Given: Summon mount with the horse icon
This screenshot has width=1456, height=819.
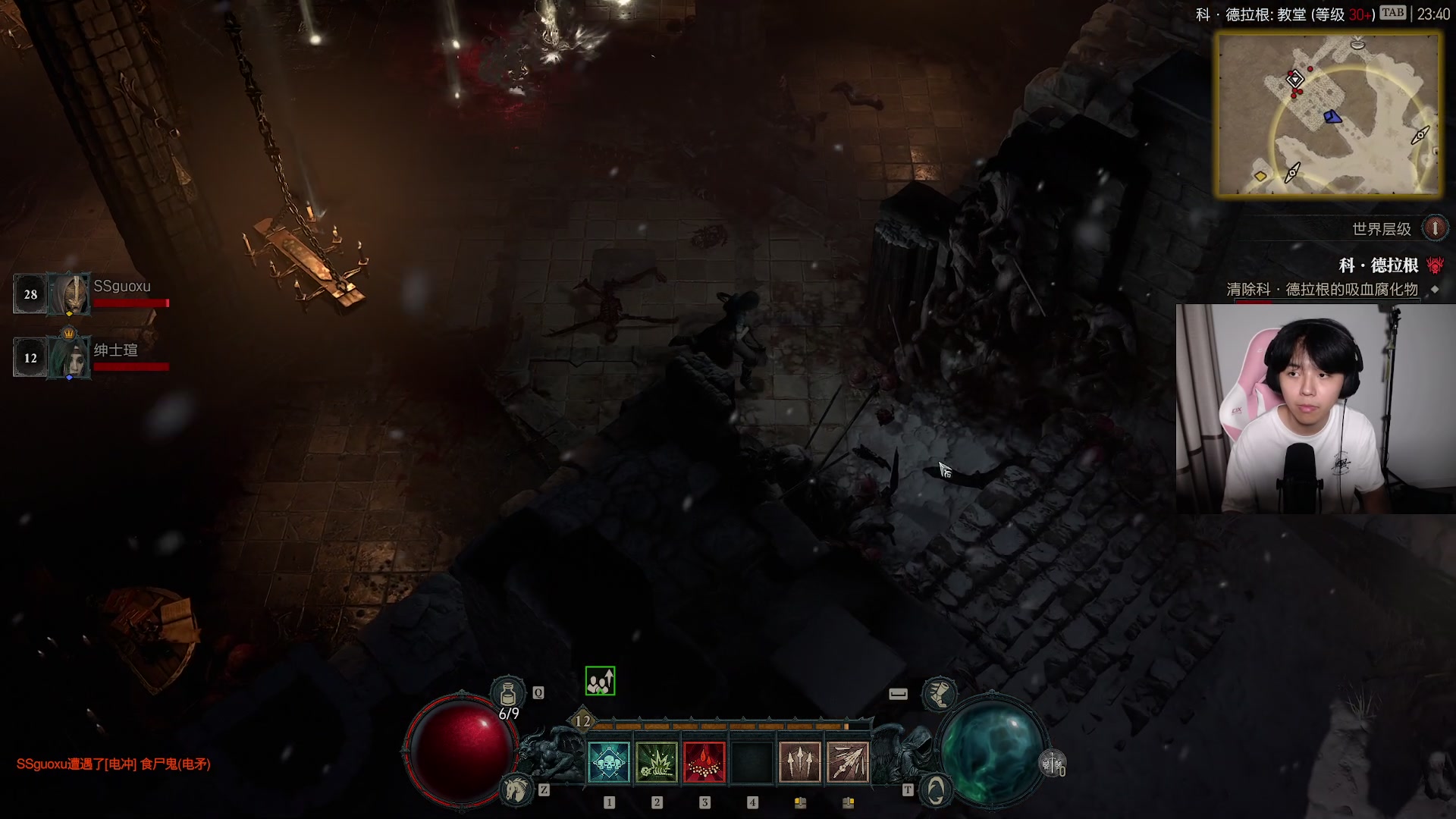Looking at the screenshot, I should tap(517, 789).
